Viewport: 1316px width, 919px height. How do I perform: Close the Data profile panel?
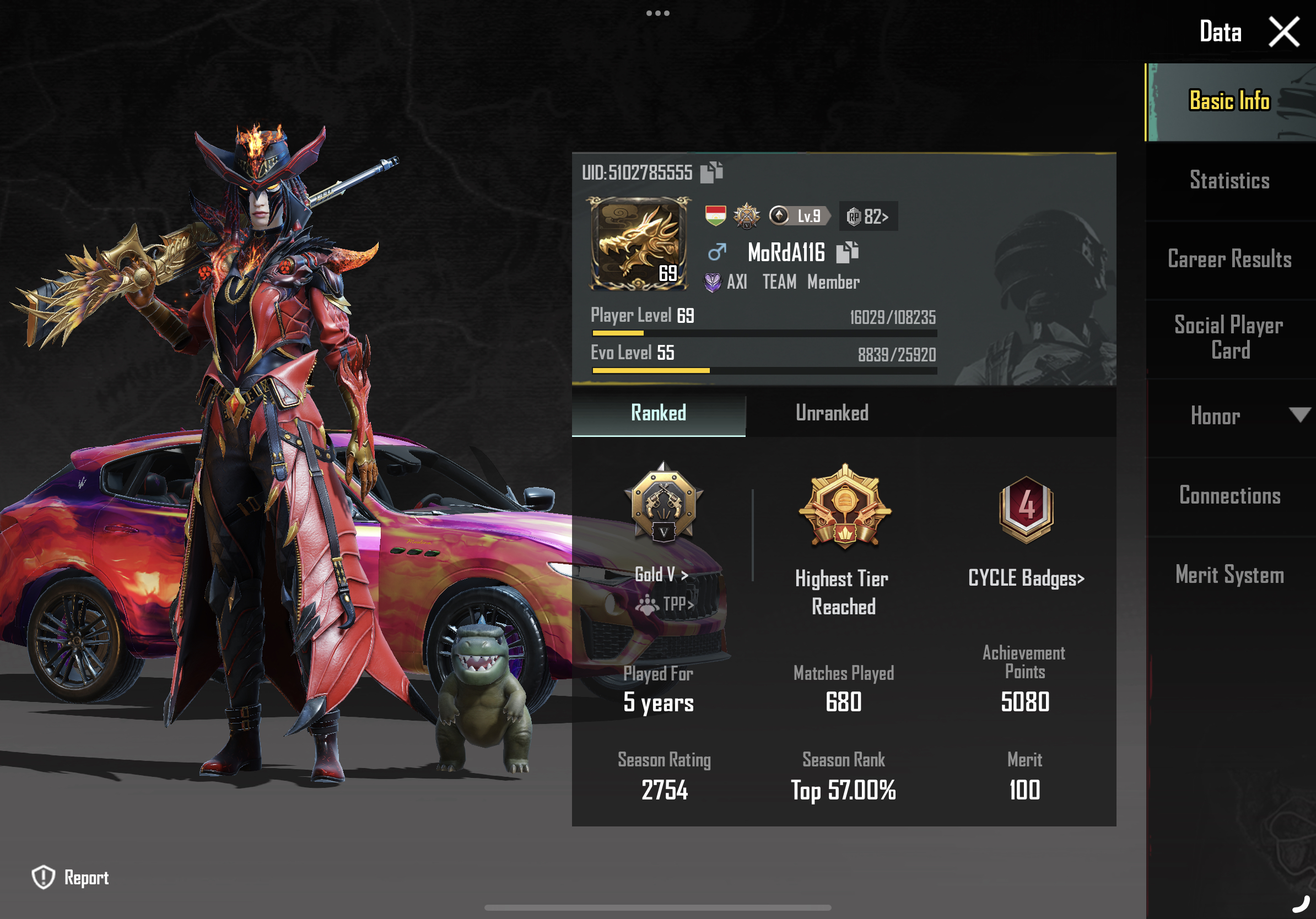coord(1283,31)
